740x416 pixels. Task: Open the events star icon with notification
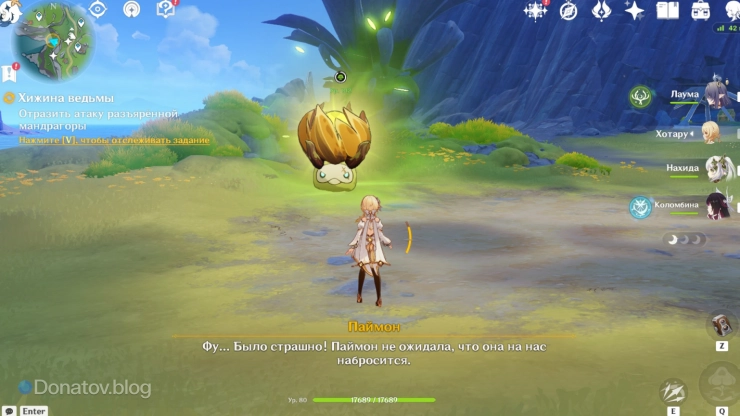pos(536,11)
